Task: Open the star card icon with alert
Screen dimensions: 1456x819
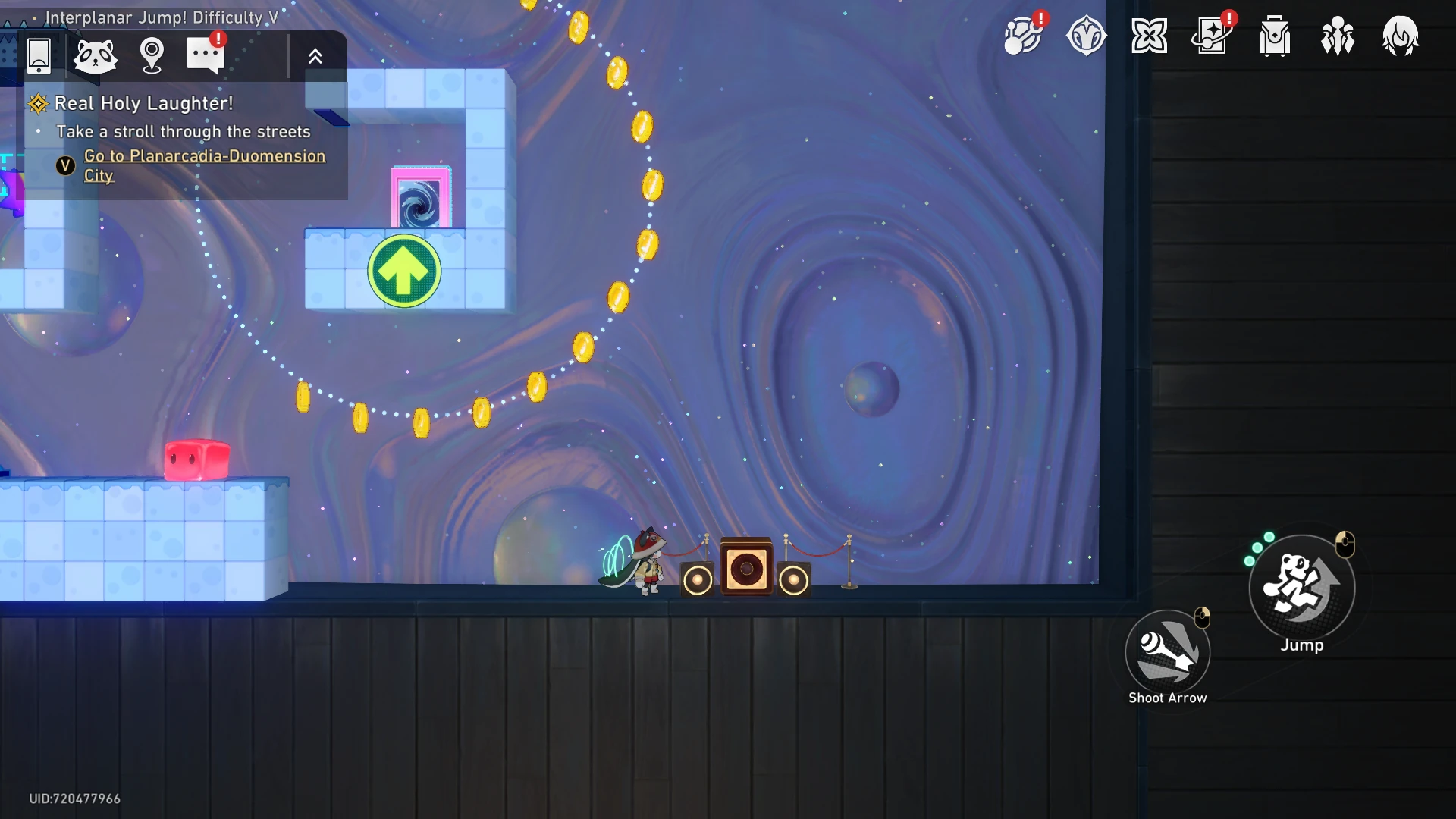Action: (1212, 36)
